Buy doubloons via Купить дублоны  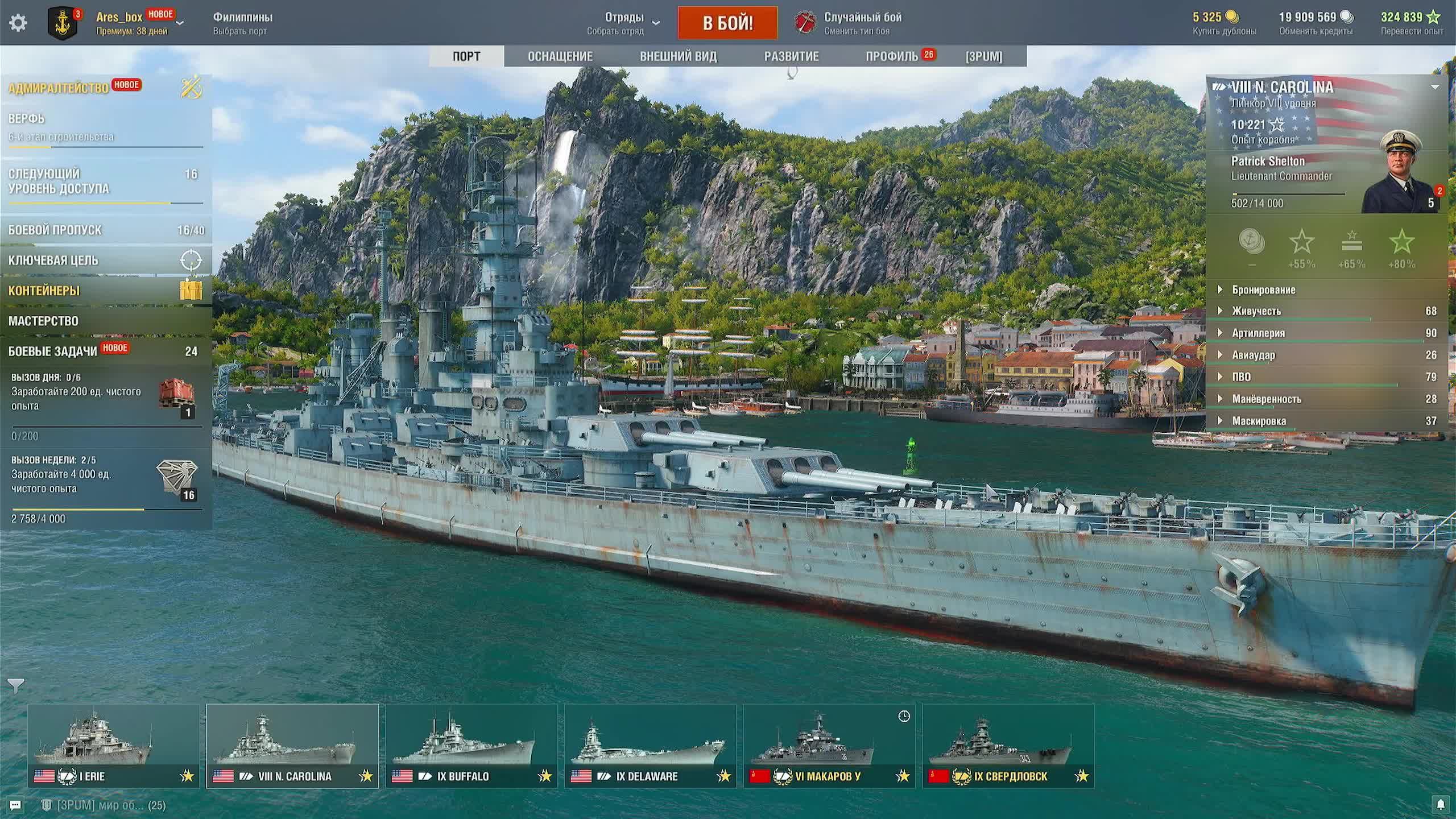click(x=1224, y=31)
